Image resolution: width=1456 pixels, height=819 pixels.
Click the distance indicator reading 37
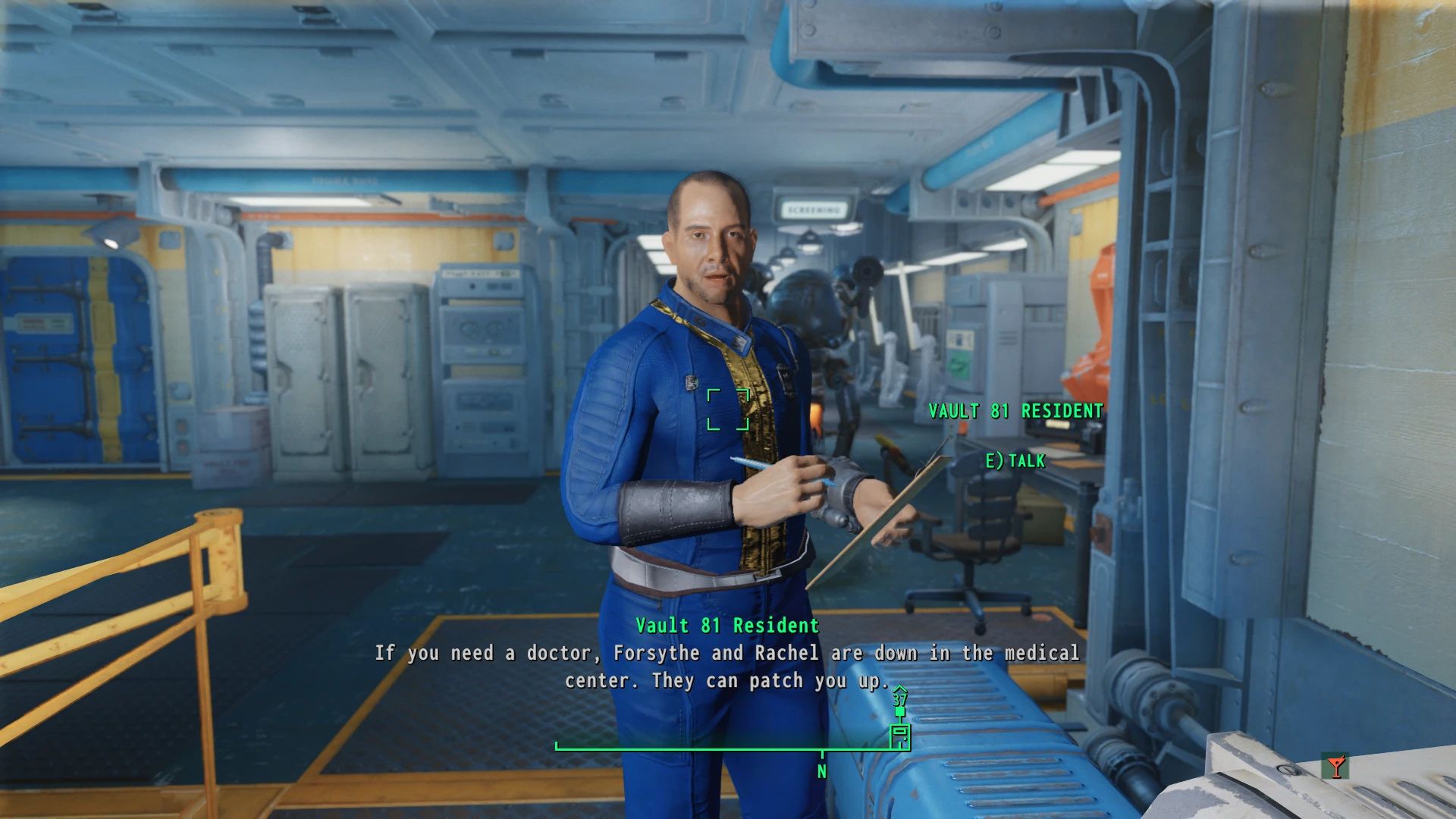(899, 701)
